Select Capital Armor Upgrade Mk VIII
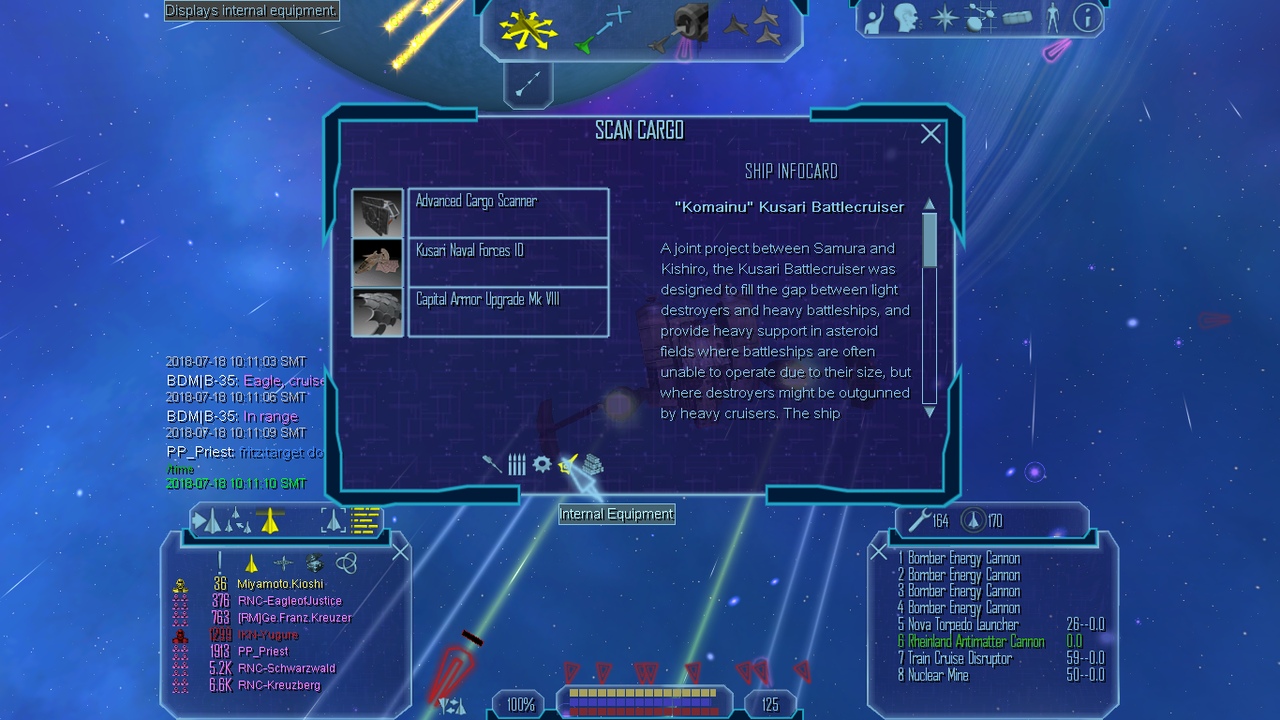This screenshot has width=1280, height=720. pyautogui.click(x=508, y=311)
